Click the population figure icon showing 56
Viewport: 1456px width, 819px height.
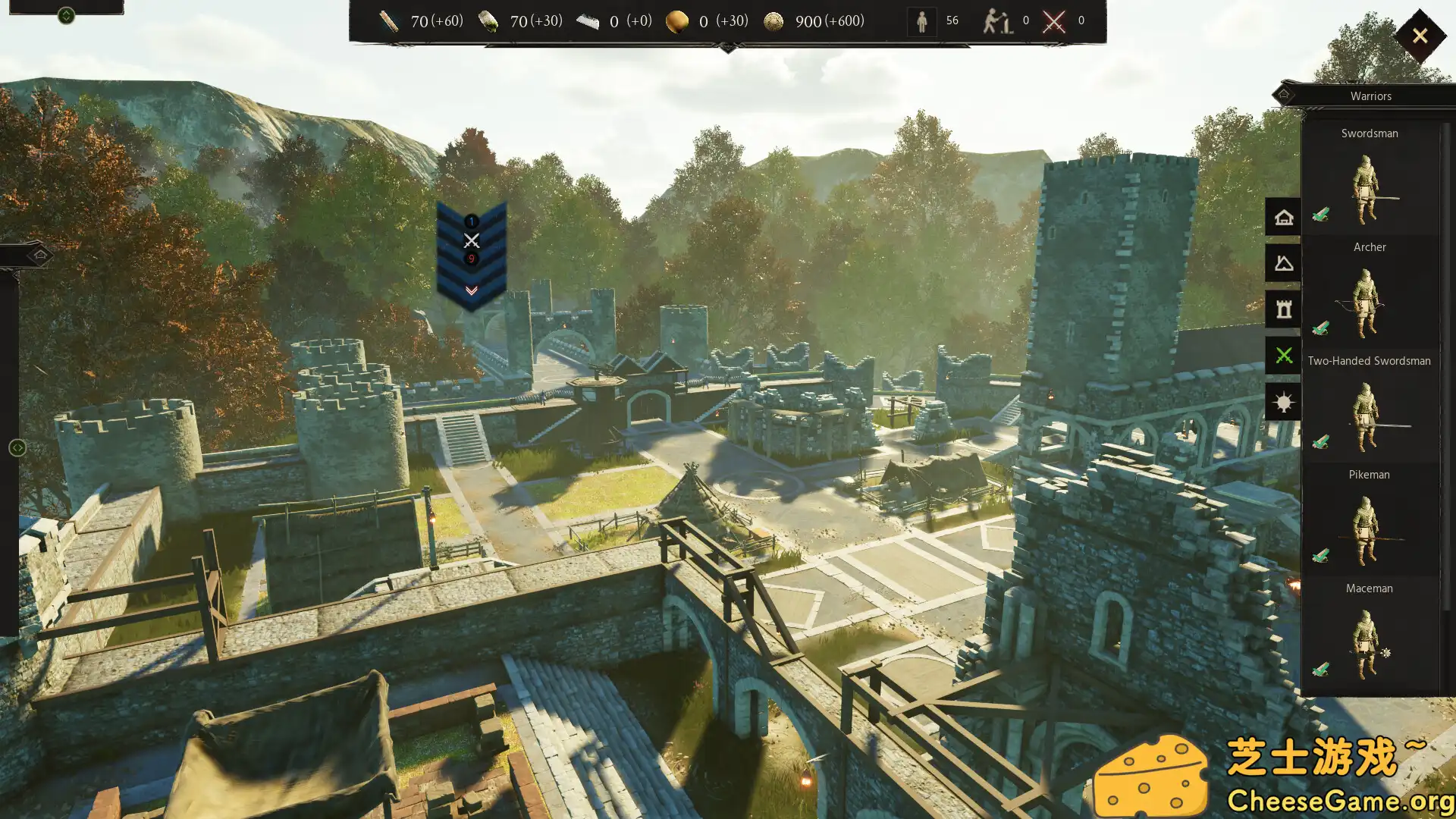(x=921, y=21)
